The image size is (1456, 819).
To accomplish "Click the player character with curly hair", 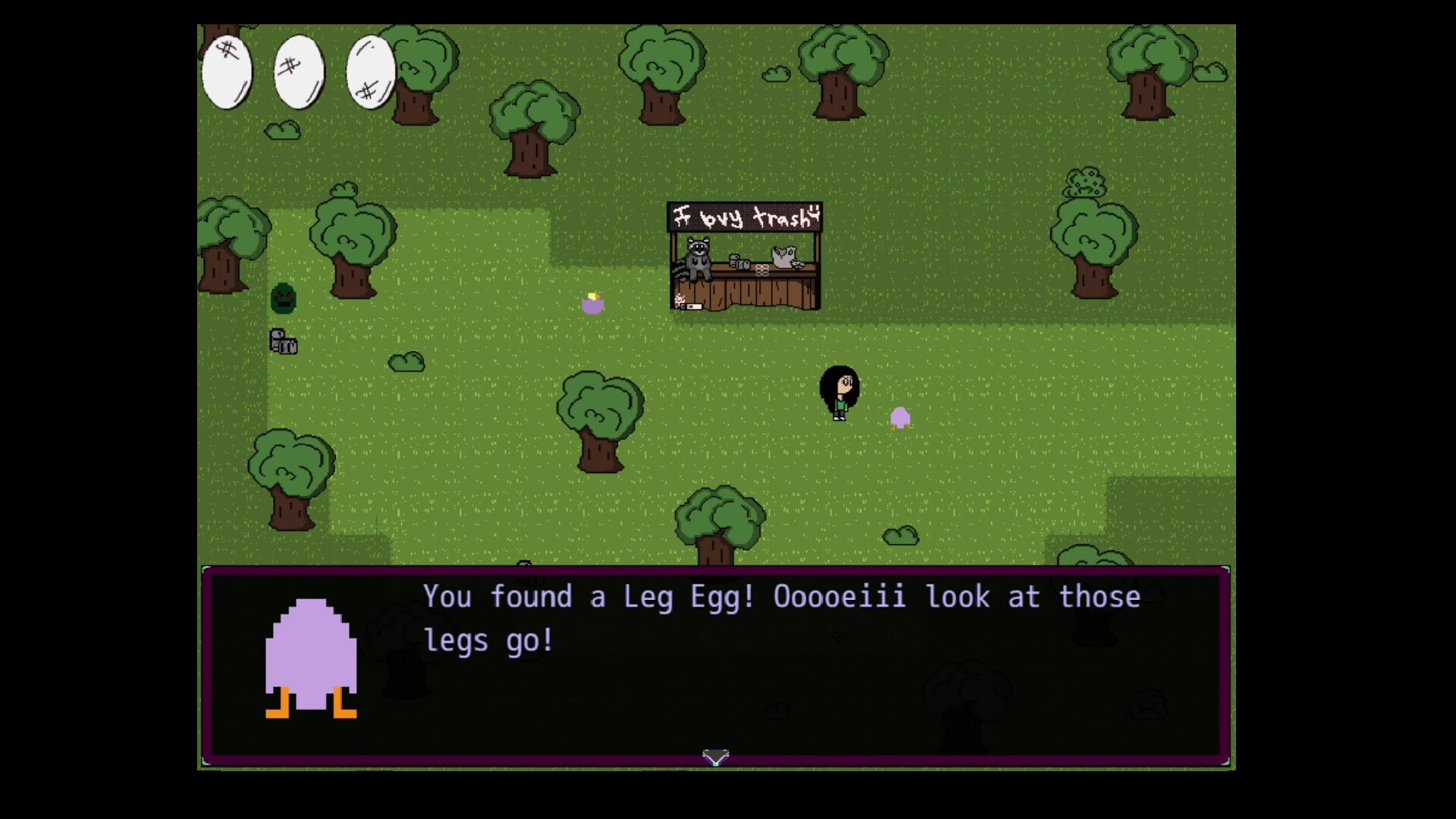I will 840,391.
